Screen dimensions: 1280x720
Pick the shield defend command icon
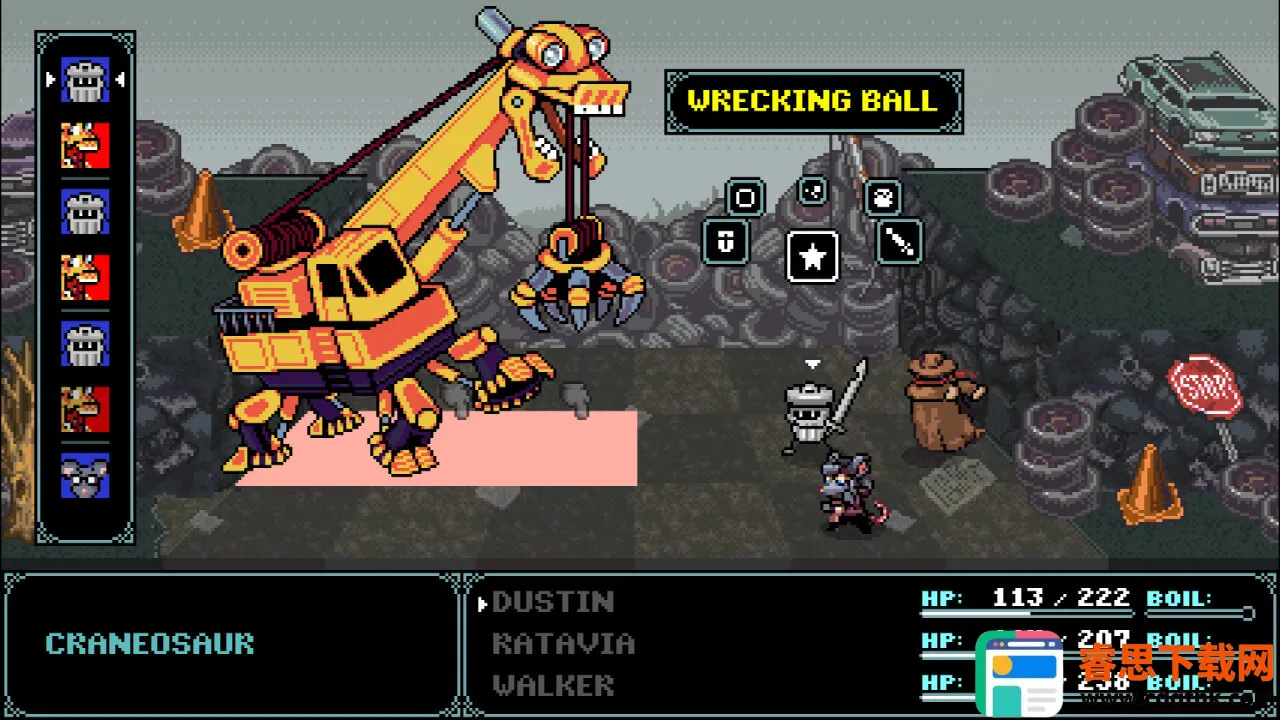[x=725, y=242]
